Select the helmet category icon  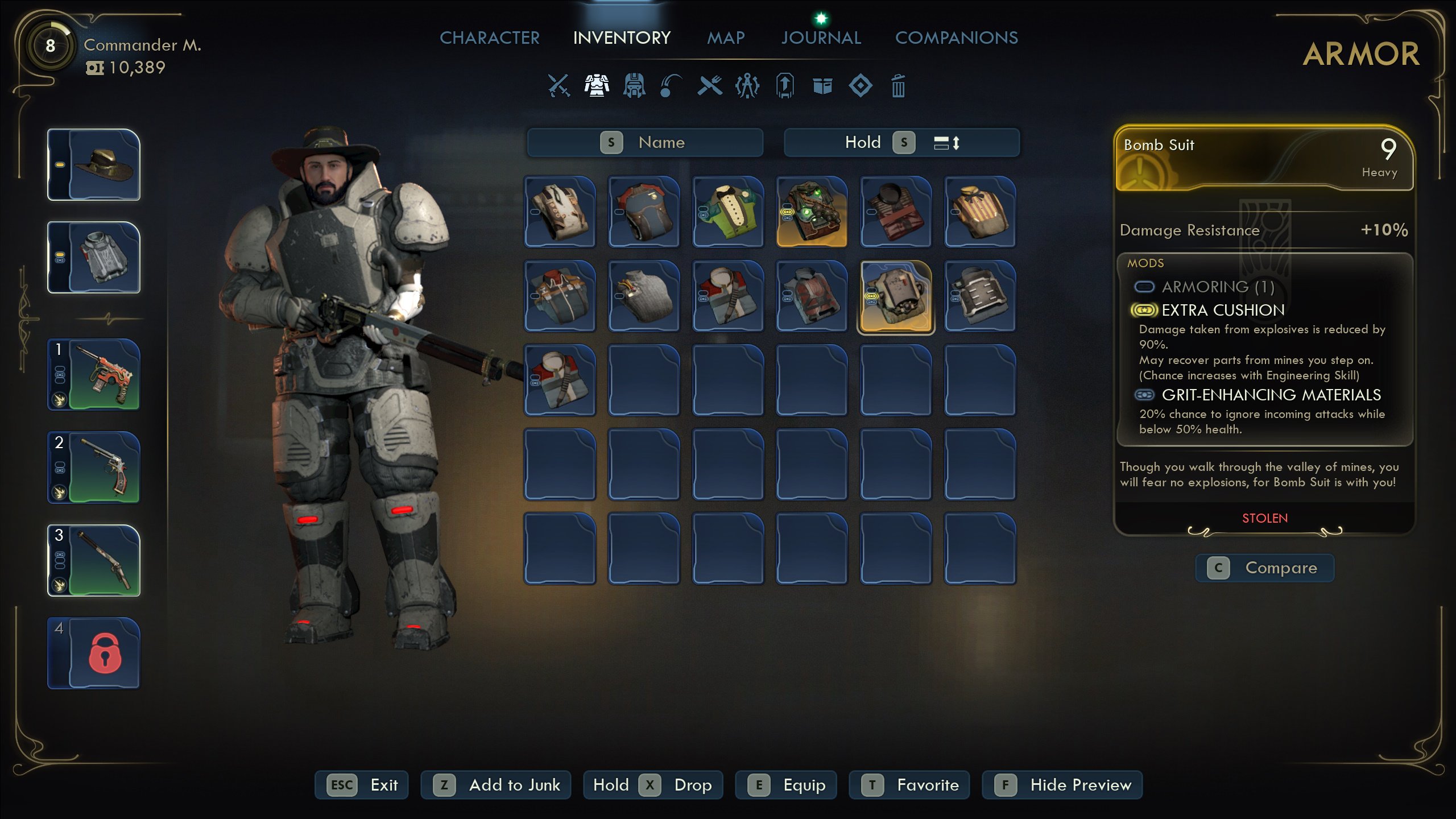tap(634, 86)
